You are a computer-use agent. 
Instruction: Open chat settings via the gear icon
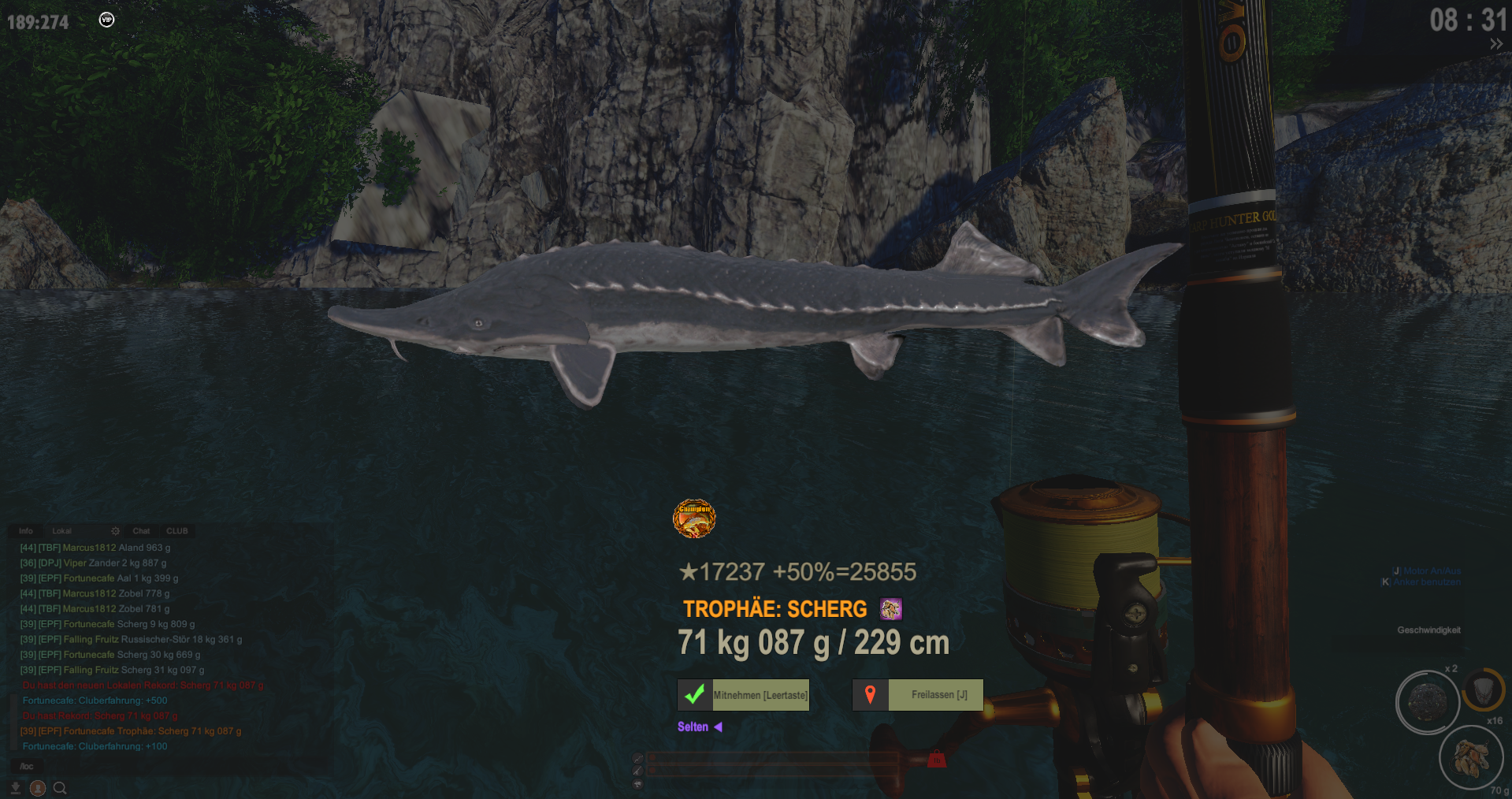[x=115, y=531]
